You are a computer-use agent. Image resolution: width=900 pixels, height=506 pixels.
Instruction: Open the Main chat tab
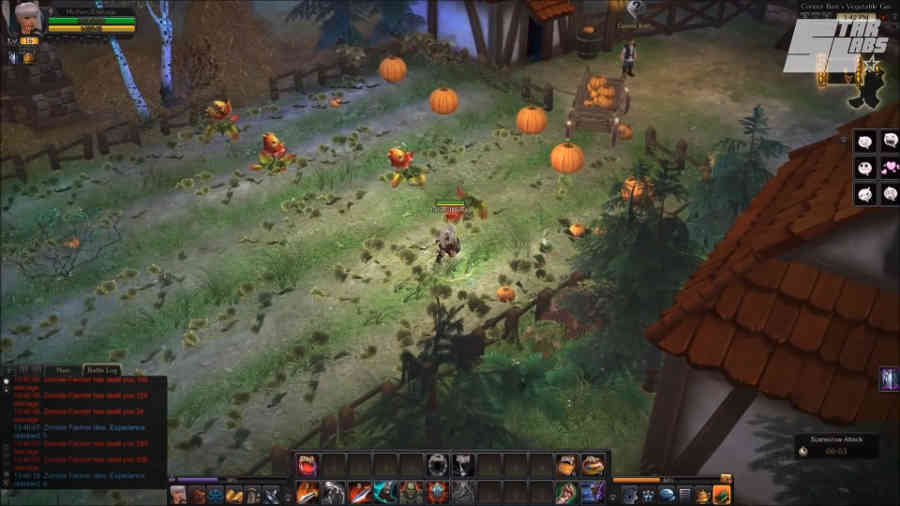point(62,369)
